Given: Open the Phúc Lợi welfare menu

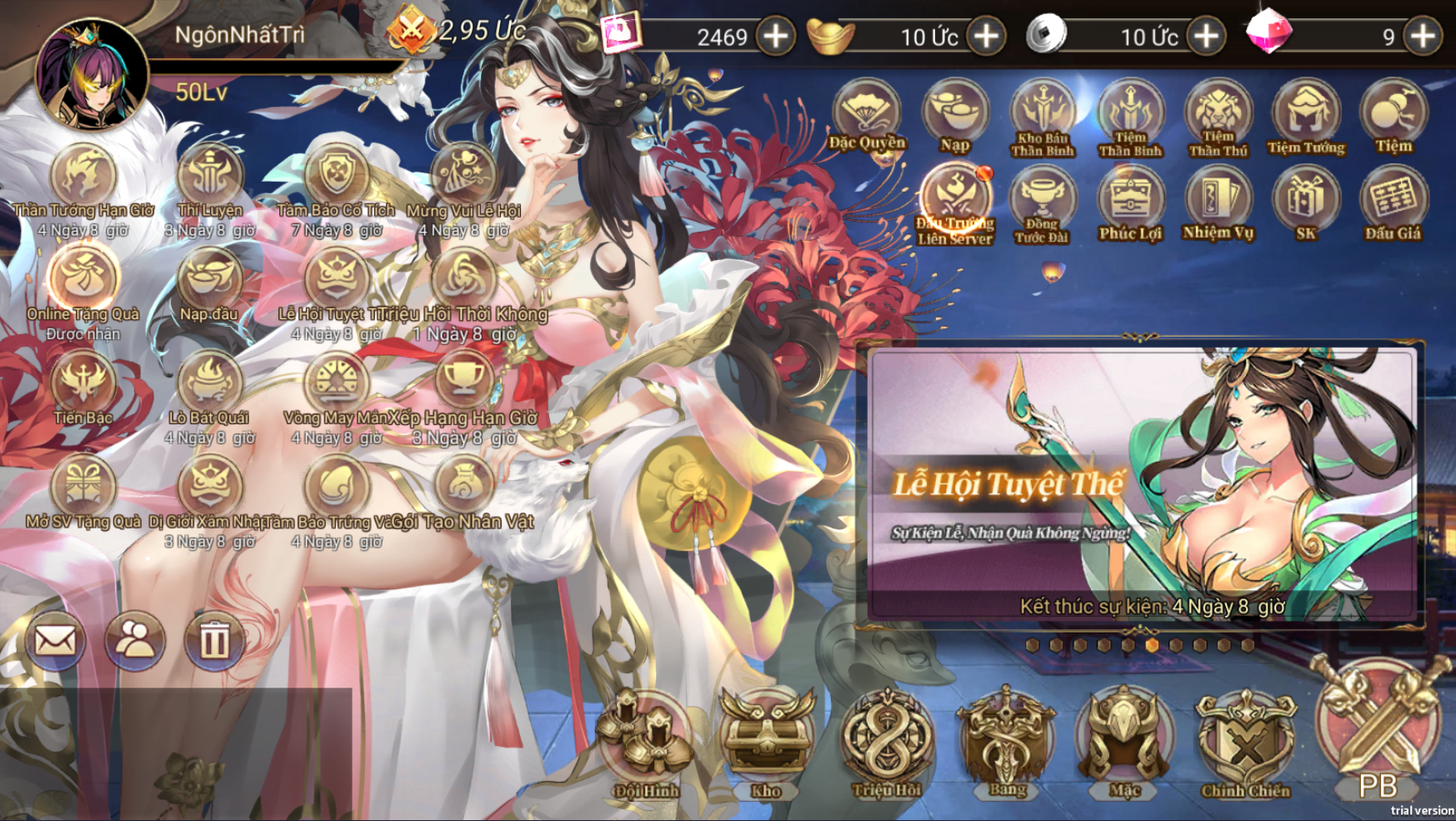Looking at the screenshot, I should pos(1130,203).
